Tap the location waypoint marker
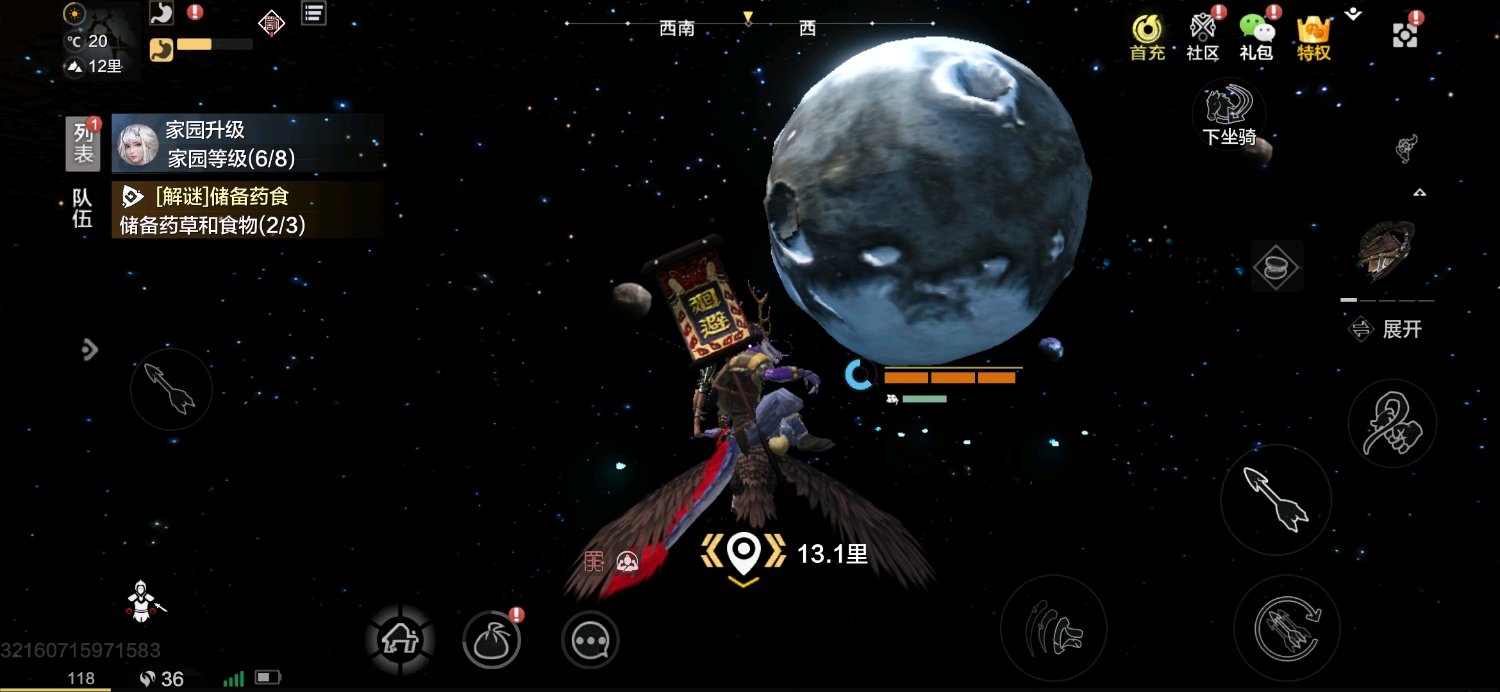Screen dimensions: 1500x692 (743, 552)
